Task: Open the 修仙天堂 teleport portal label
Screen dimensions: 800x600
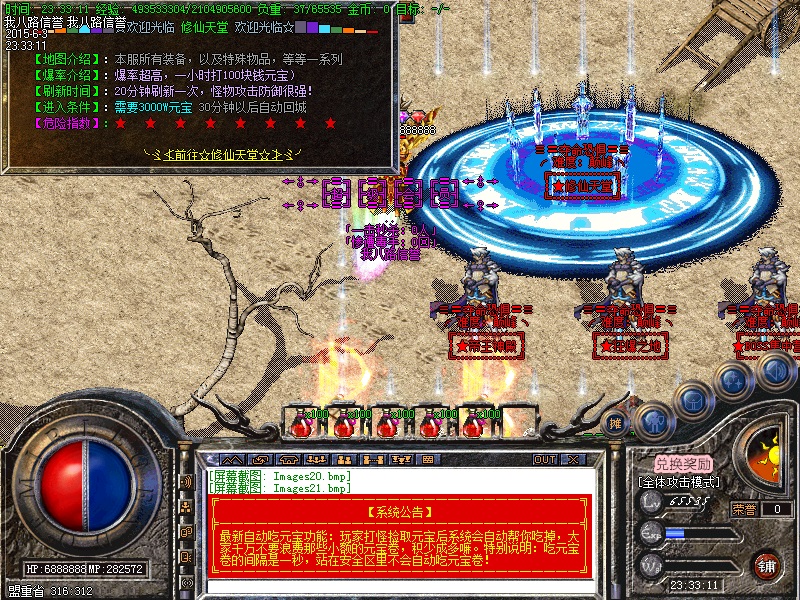Action: pos(583,185)
